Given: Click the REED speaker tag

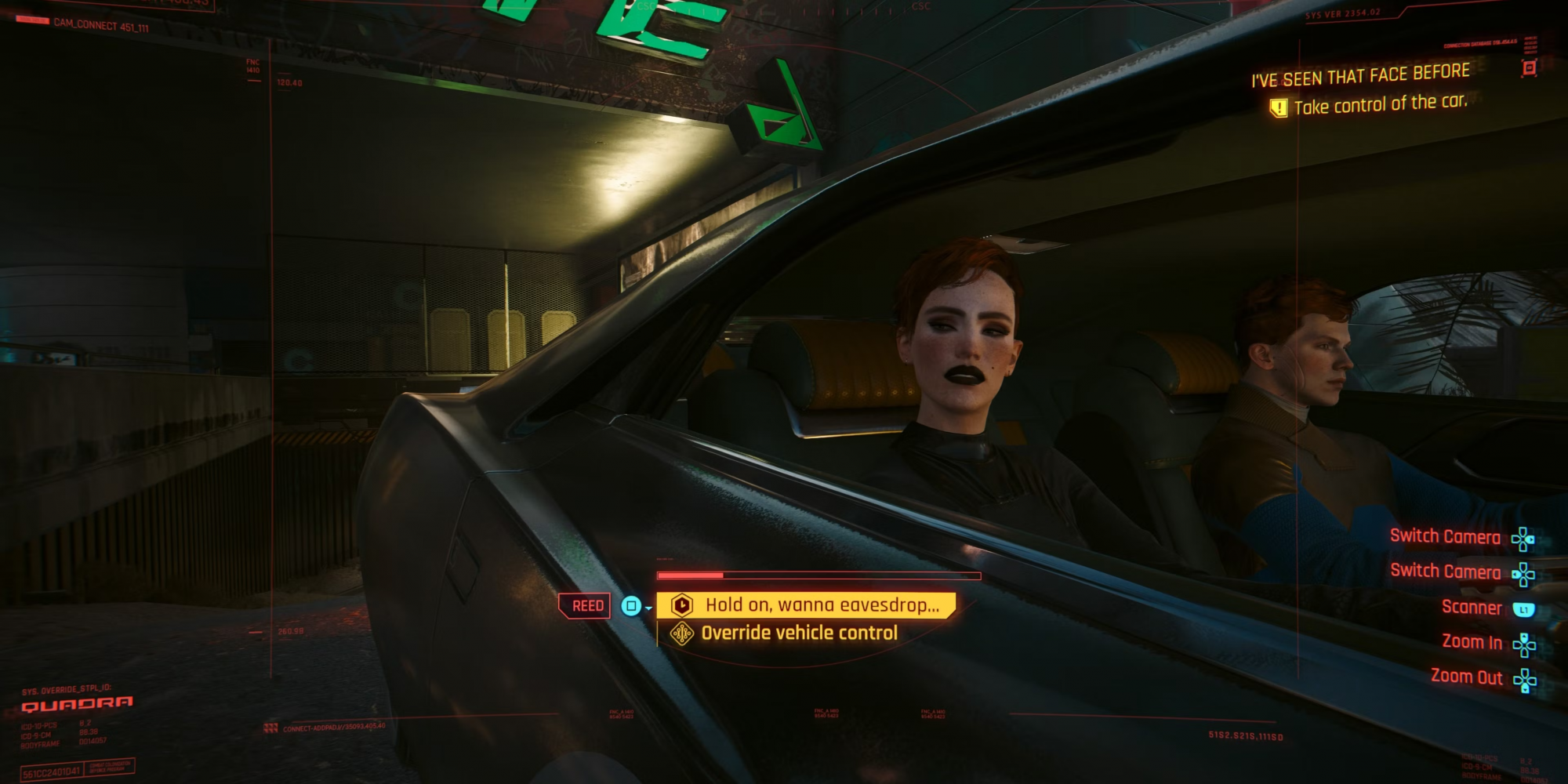Looking at the screenshot, I should coord(587,606).
